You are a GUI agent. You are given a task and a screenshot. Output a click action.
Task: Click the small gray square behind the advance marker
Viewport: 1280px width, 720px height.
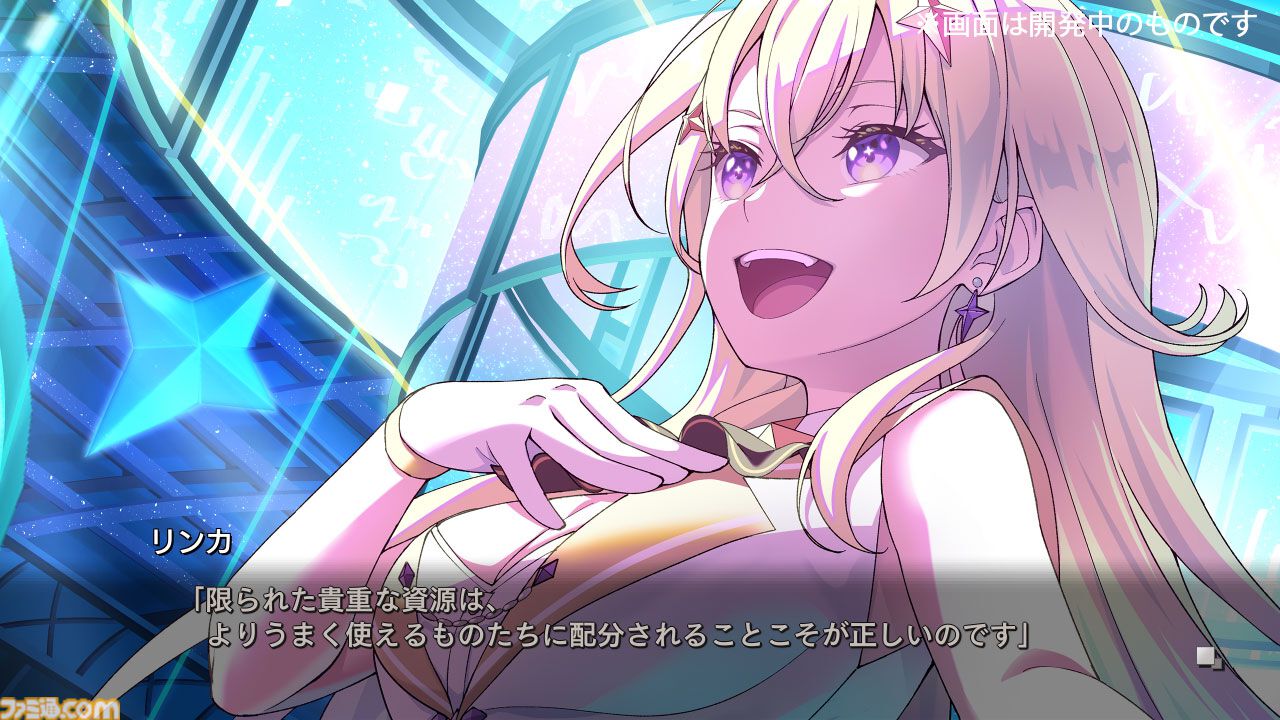1218,663
